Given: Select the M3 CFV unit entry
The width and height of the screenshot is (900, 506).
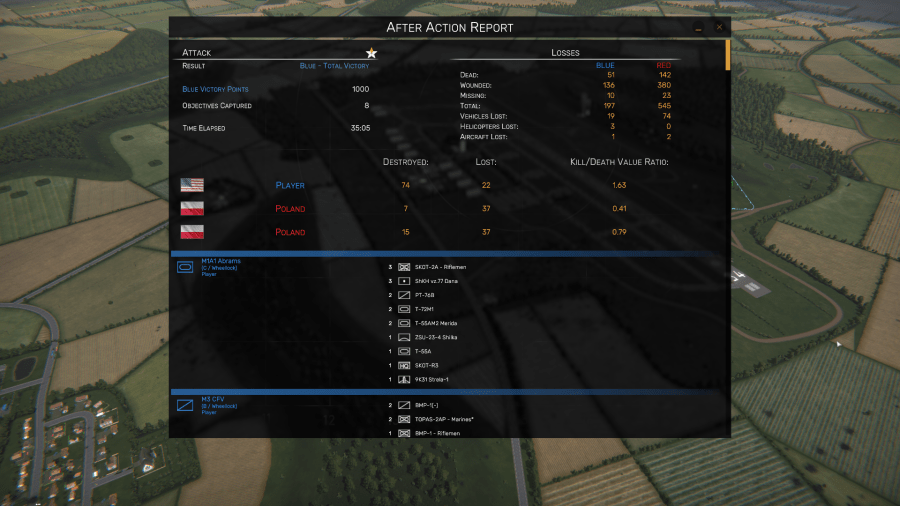Looking at the screenshot, I should click(212, 399).
